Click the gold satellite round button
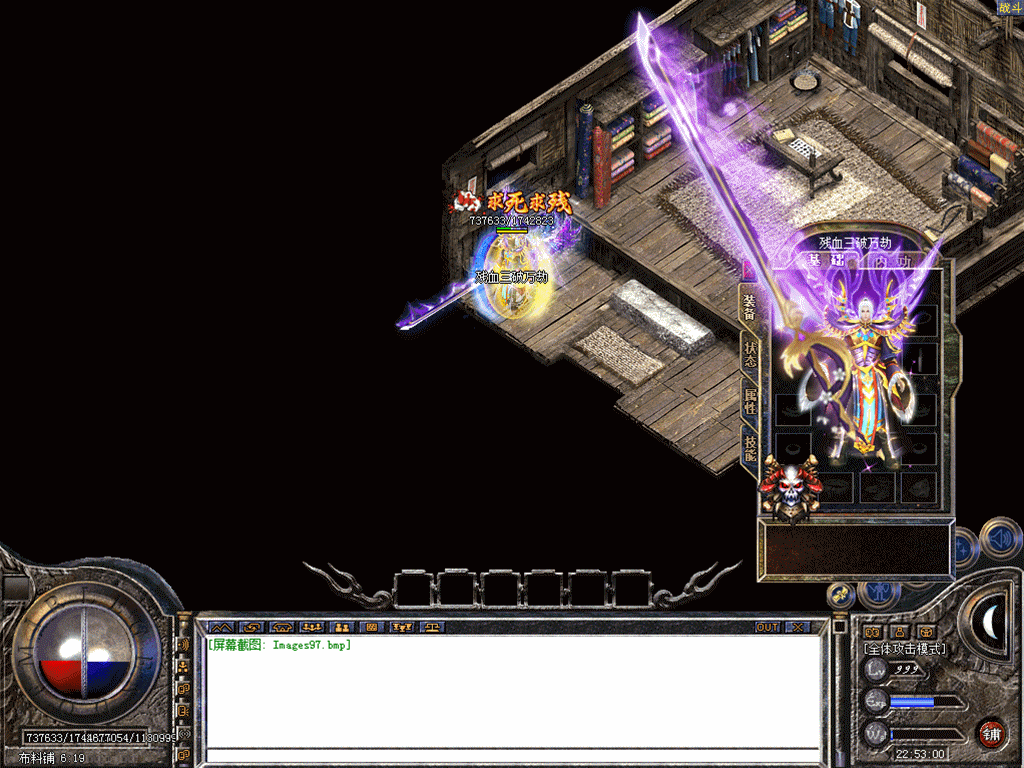The width and height of the screenshot is (1024, 768). coord(842,594)
